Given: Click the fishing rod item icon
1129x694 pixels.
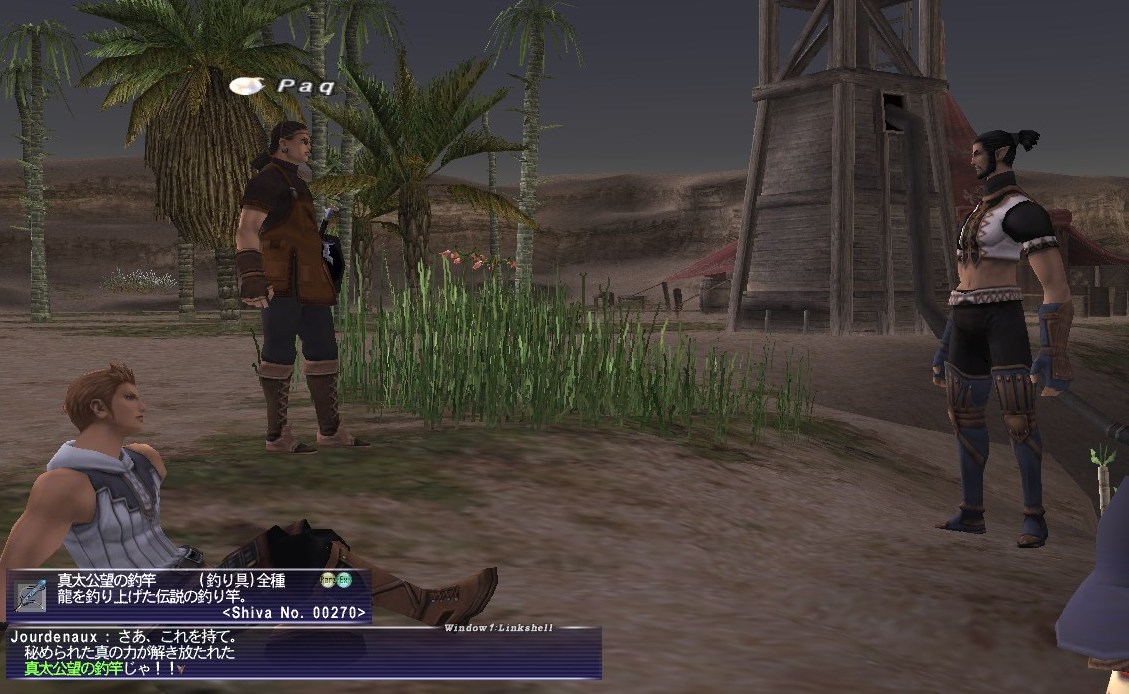Looking at the screenshot, I should (x=28, y=596).
